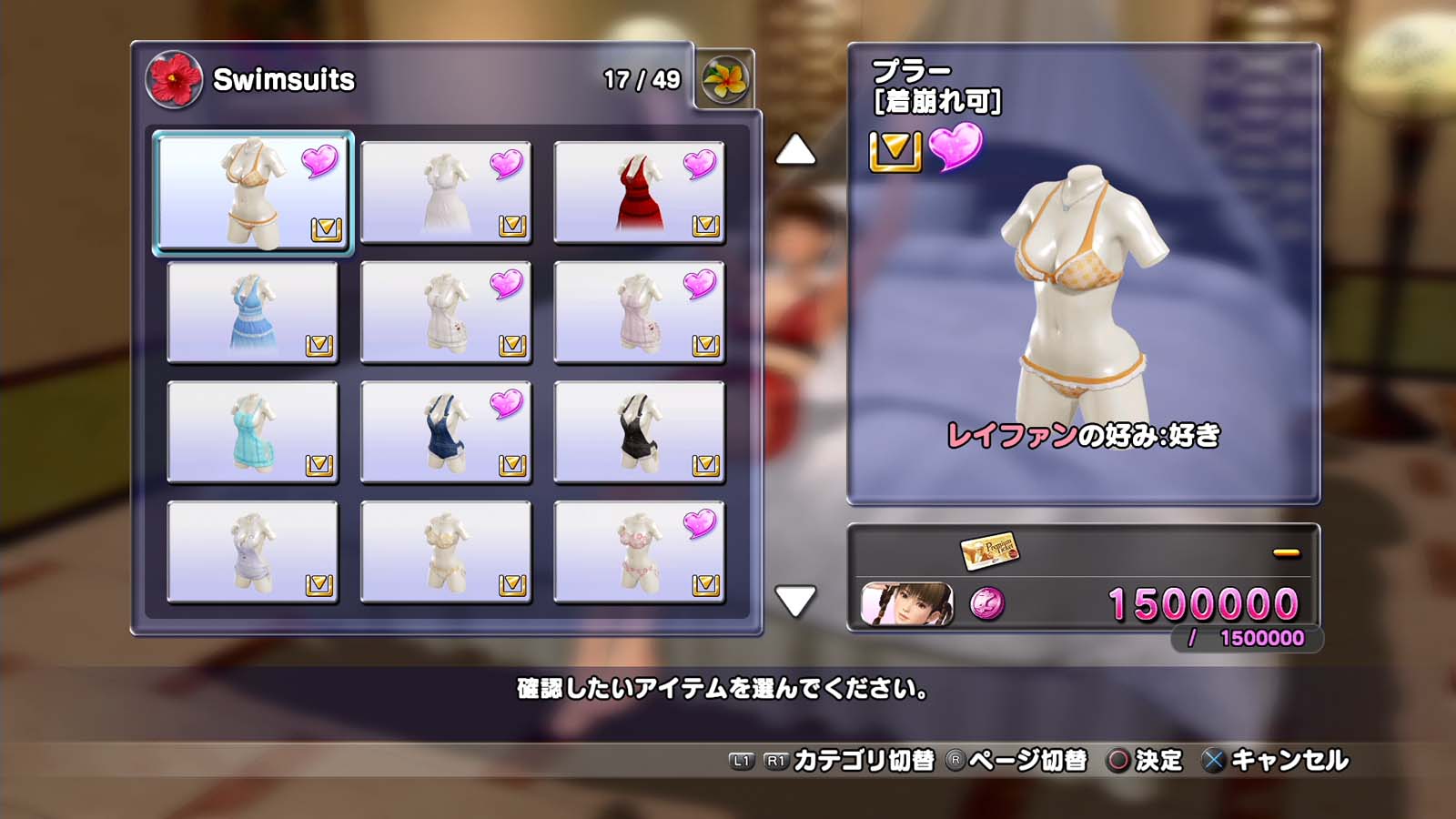The height and width of the screenshot is (819, 1456).
Task: Pick the blue halter dress swimsuit
Action: click(253, 312)
